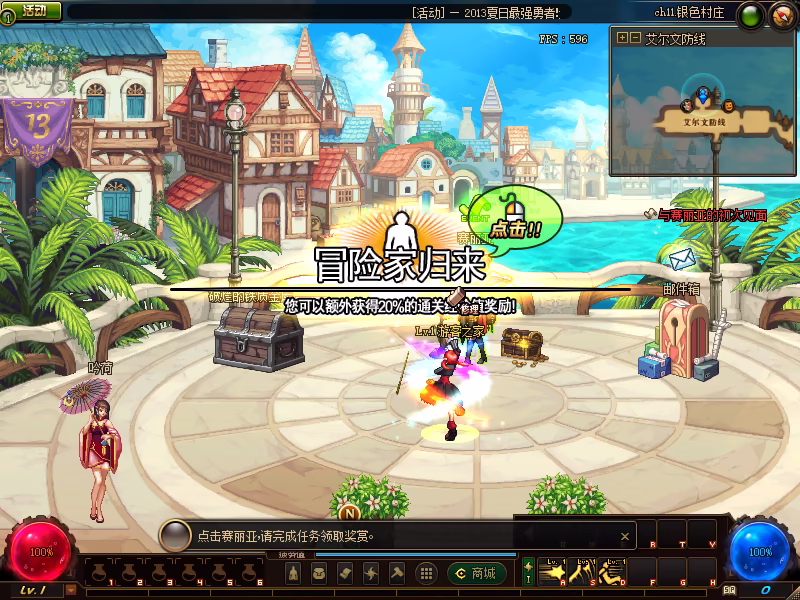The image size is (800, 600).
Task: Click the character silhouette menu bar icon
Action: pos(293,573)
